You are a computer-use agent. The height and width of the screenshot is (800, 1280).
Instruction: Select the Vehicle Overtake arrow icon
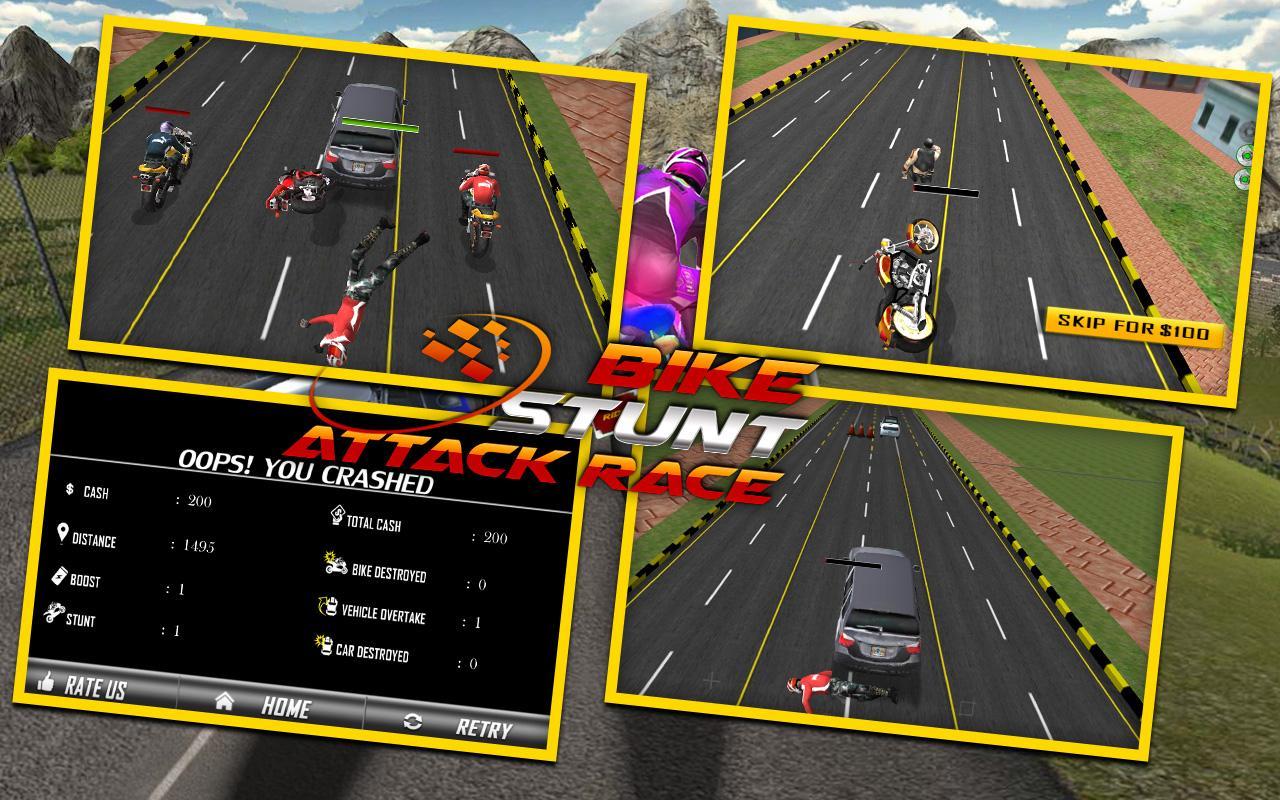point(327,605)
